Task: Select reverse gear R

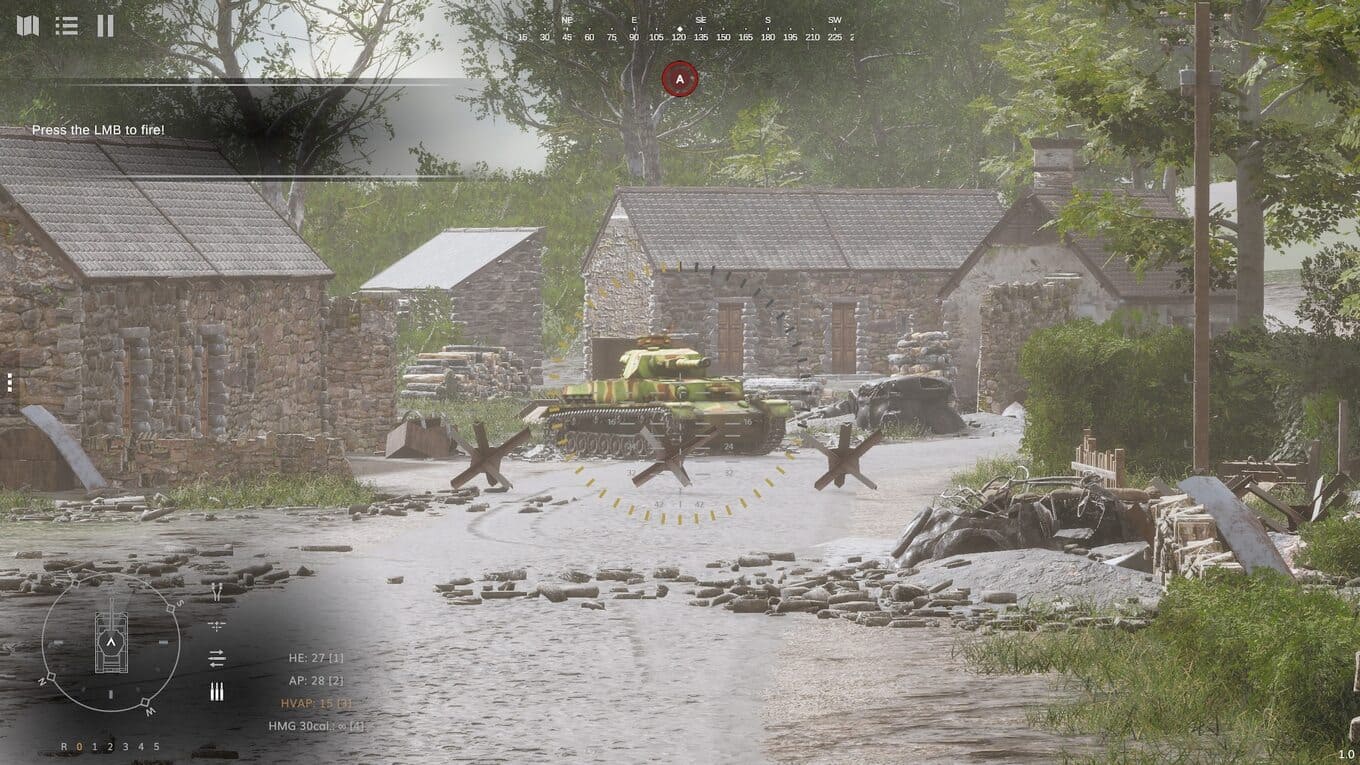Action: pos(64,747)
